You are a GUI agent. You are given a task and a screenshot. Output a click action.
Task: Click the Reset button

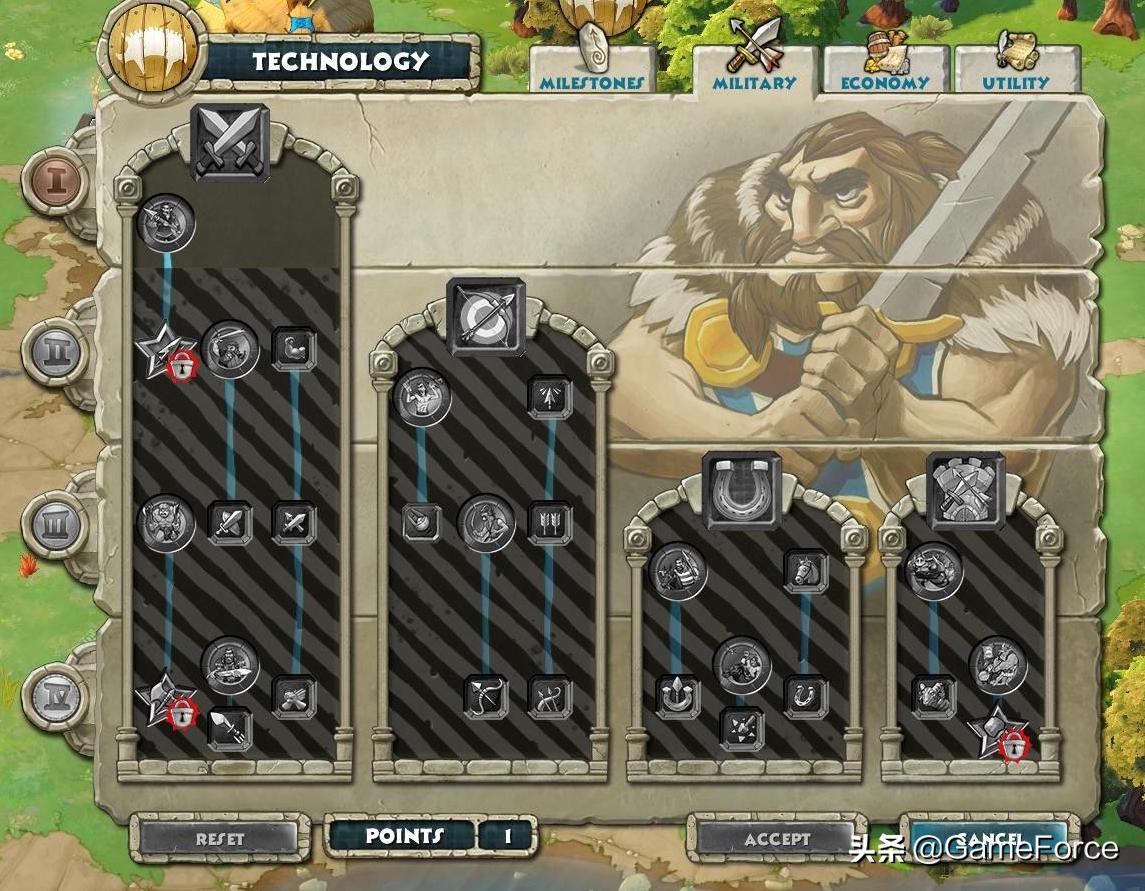click(220, 838)
